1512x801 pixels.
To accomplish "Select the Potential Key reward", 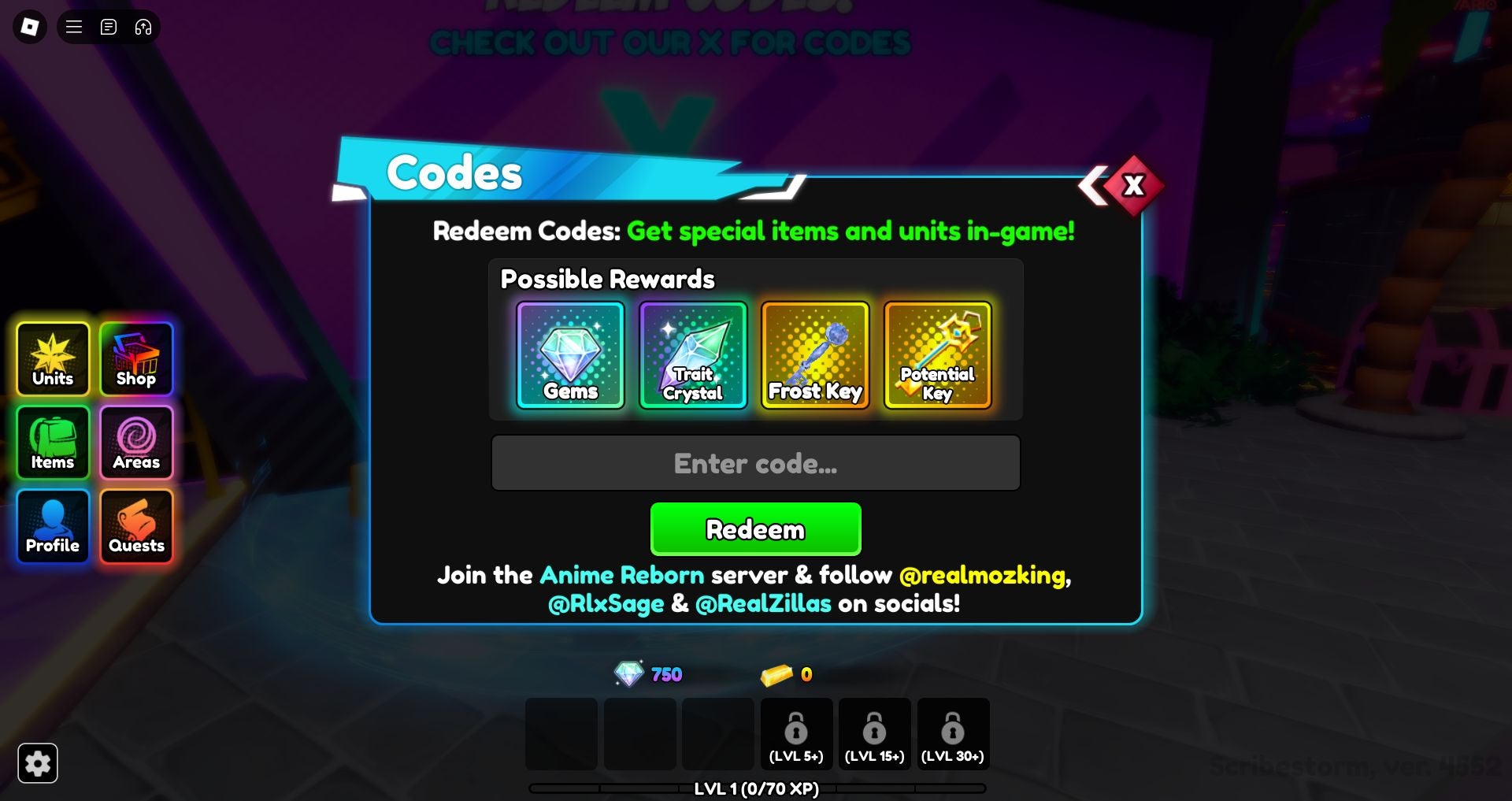I will (937, 355).
